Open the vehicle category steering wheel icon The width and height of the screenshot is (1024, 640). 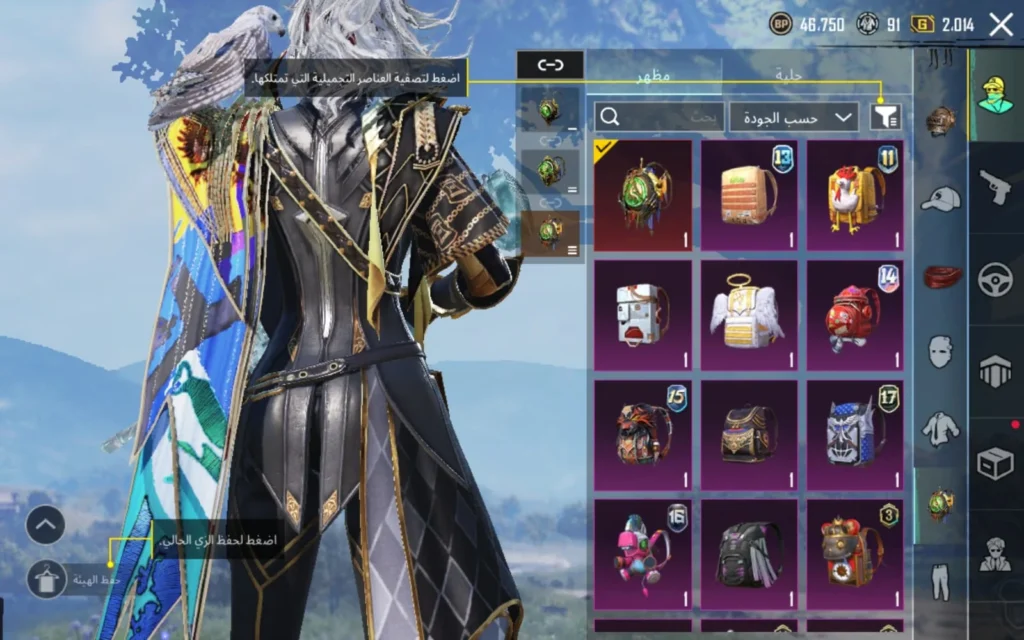(x=995, y=279)
